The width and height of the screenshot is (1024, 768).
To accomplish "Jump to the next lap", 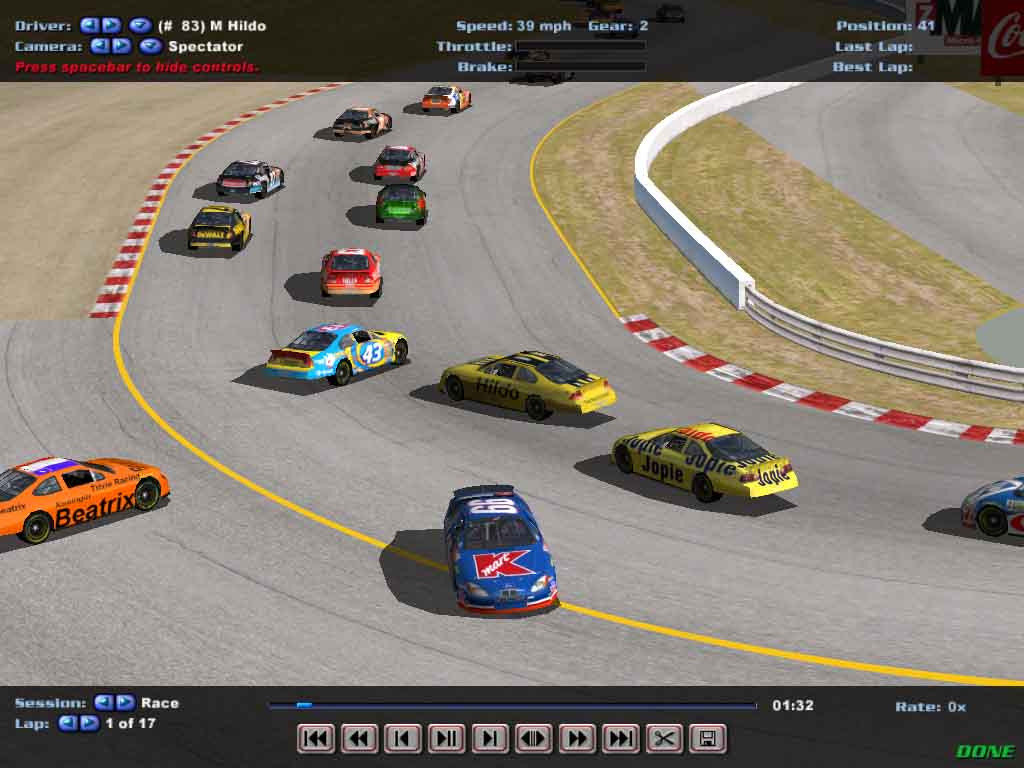I will point(90,723).
